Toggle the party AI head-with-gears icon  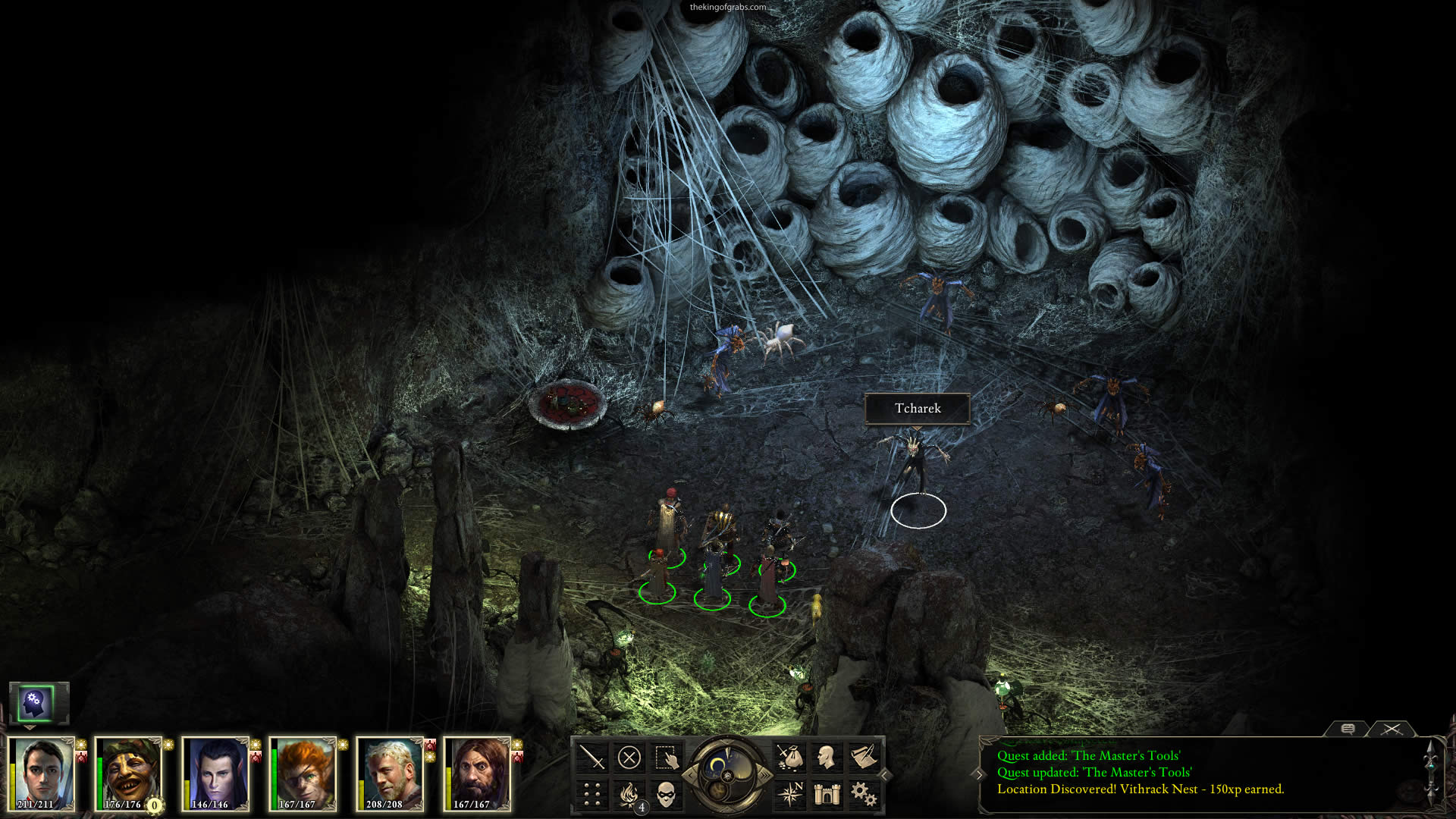pyautogui.click(x=35, y=703)
